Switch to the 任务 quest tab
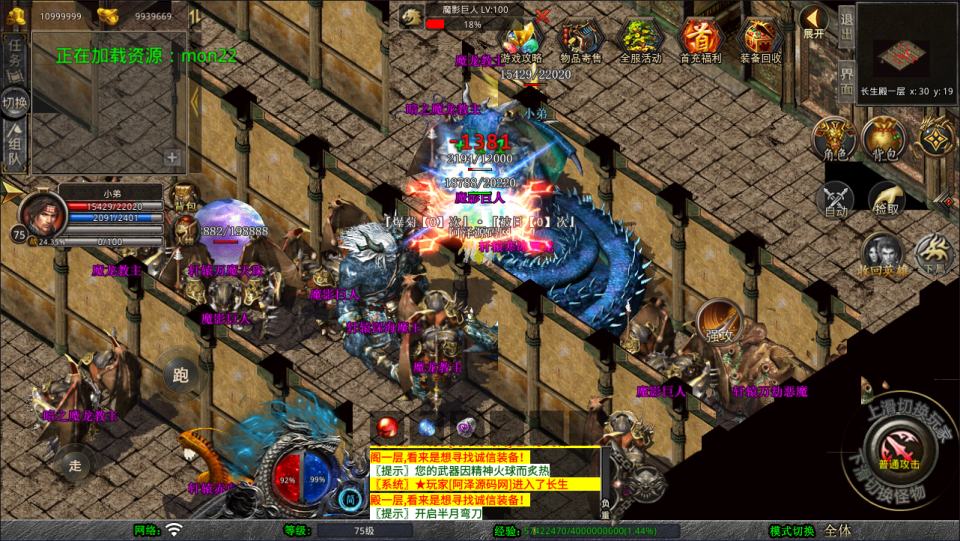Viewport: 960px width, 541px height. coord(15,55)
